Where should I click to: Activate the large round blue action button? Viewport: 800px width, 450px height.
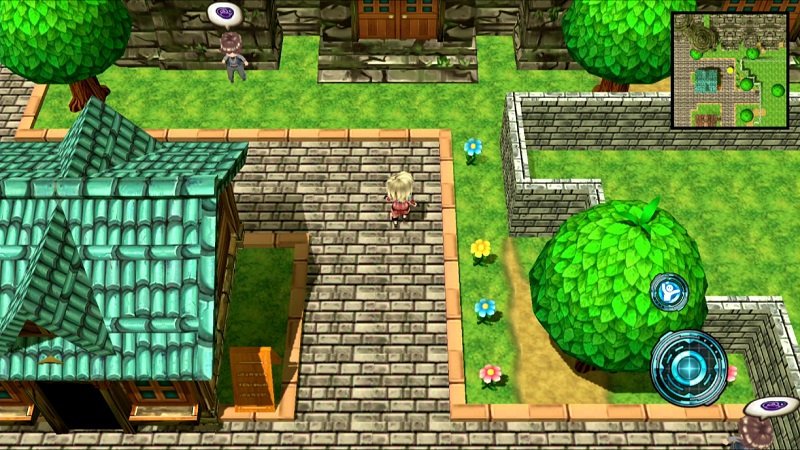tap(688, 368)
